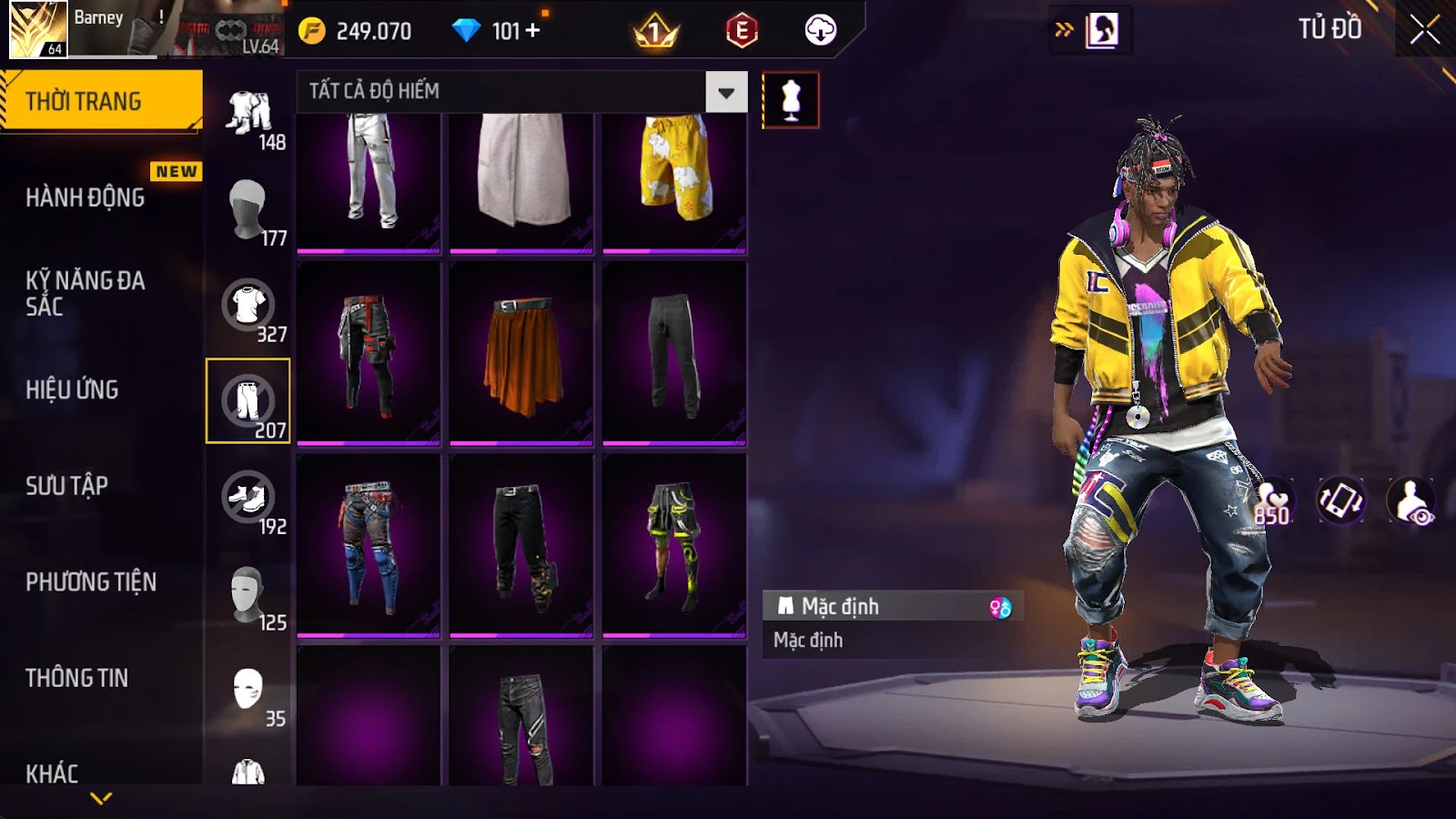Go to the Sưu Tập section
Screen dimensions: 1456x819
click(x=67, y=486)
